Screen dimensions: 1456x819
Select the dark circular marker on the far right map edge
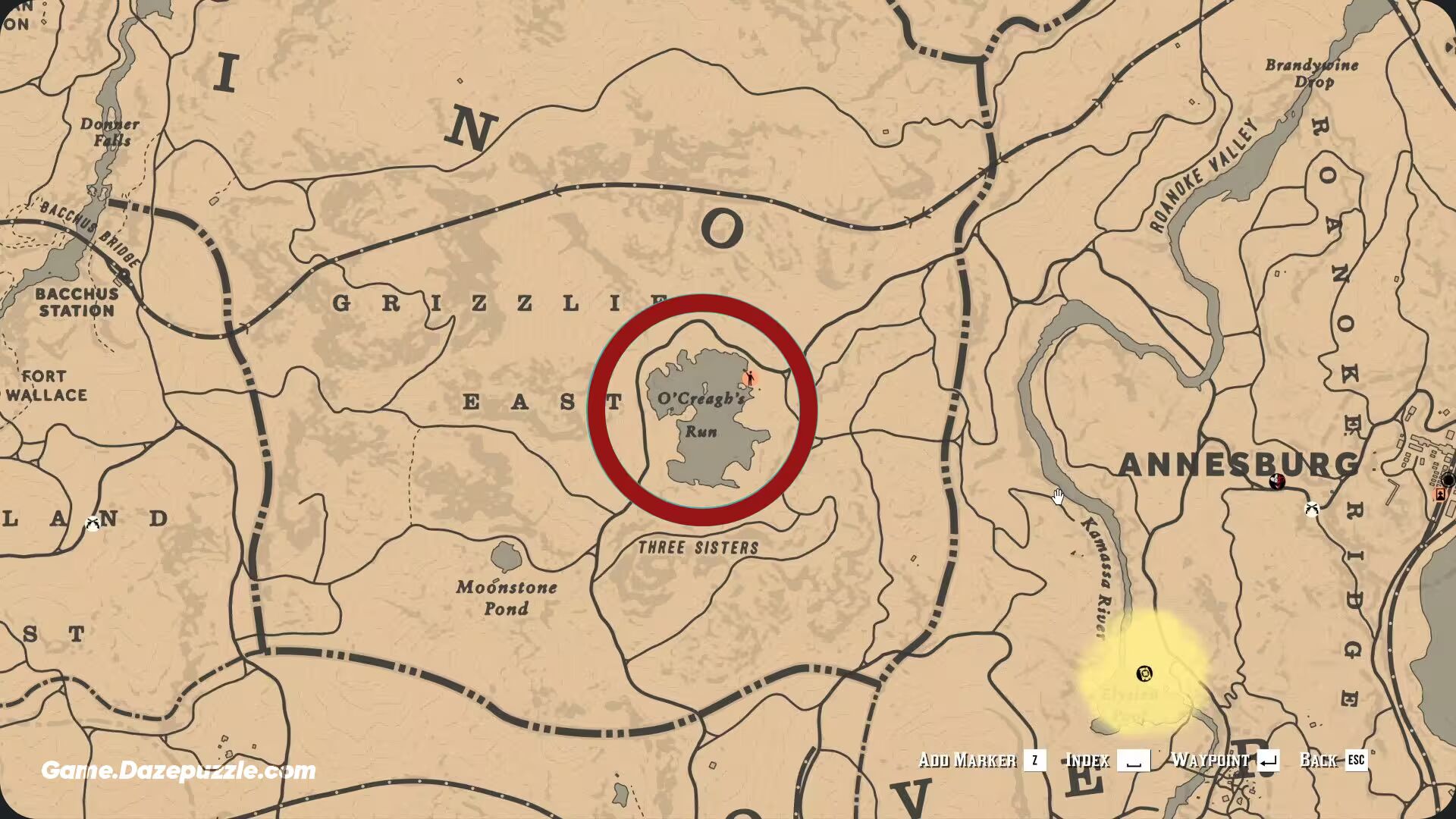1449,480
